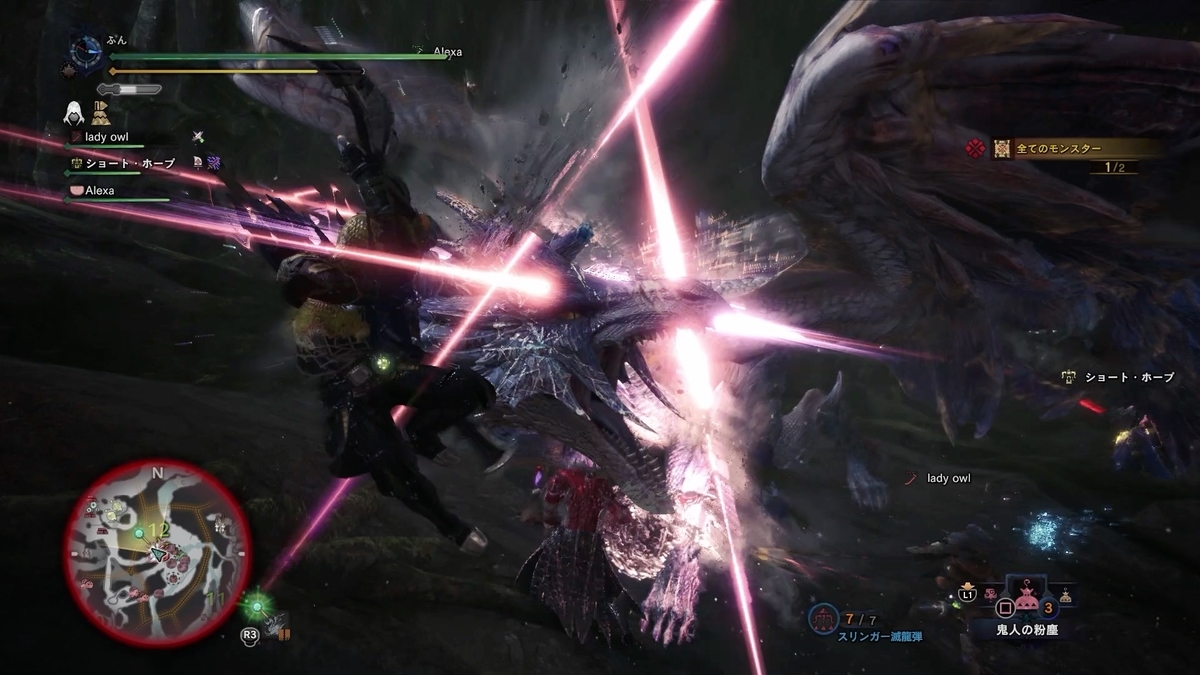Select the white hooded mantle icon

pyautogui.click(x=75, y=111)
